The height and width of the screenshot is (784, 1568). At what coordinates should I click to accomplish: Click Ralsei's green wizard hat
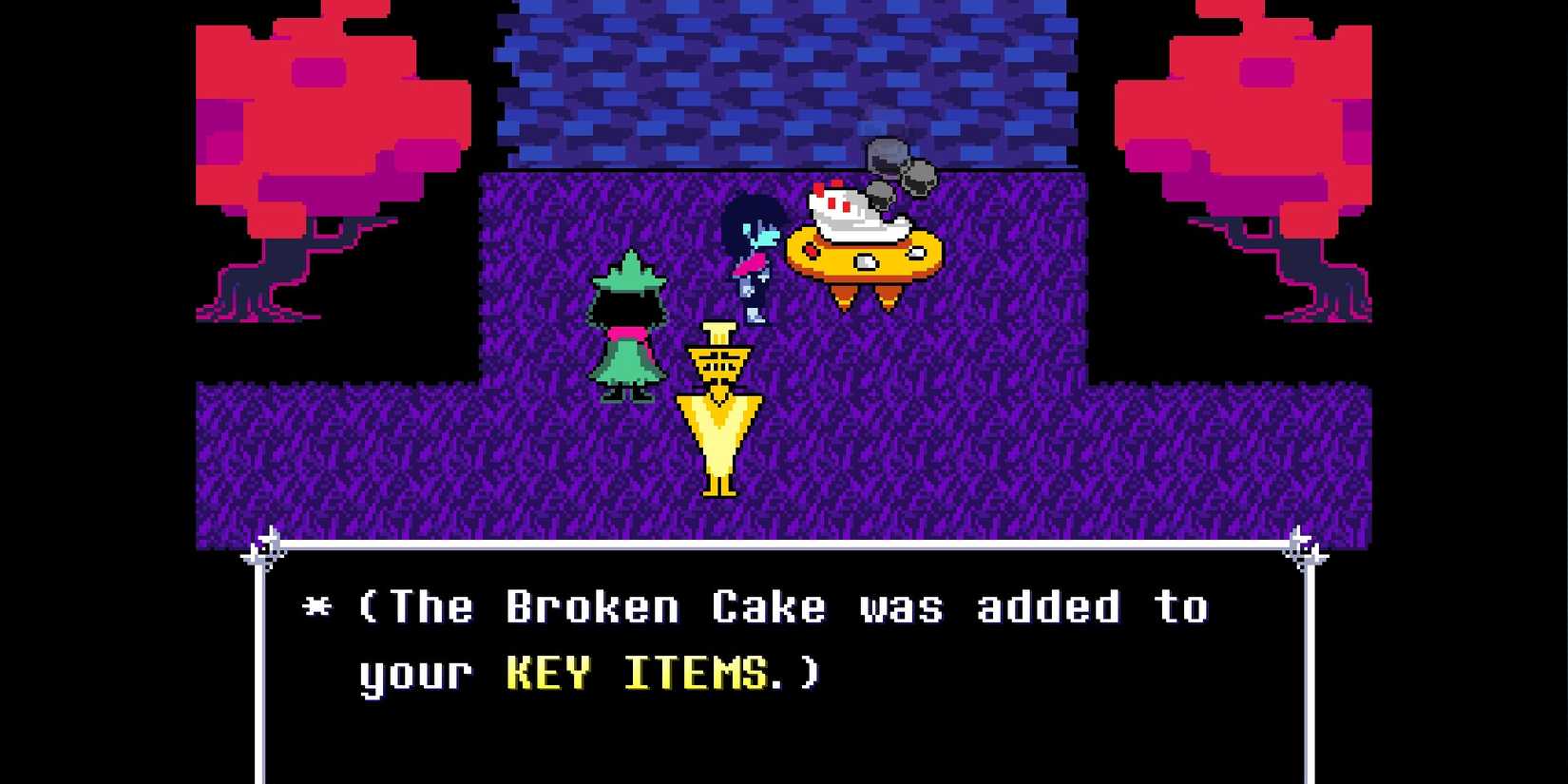click(630, 276)
